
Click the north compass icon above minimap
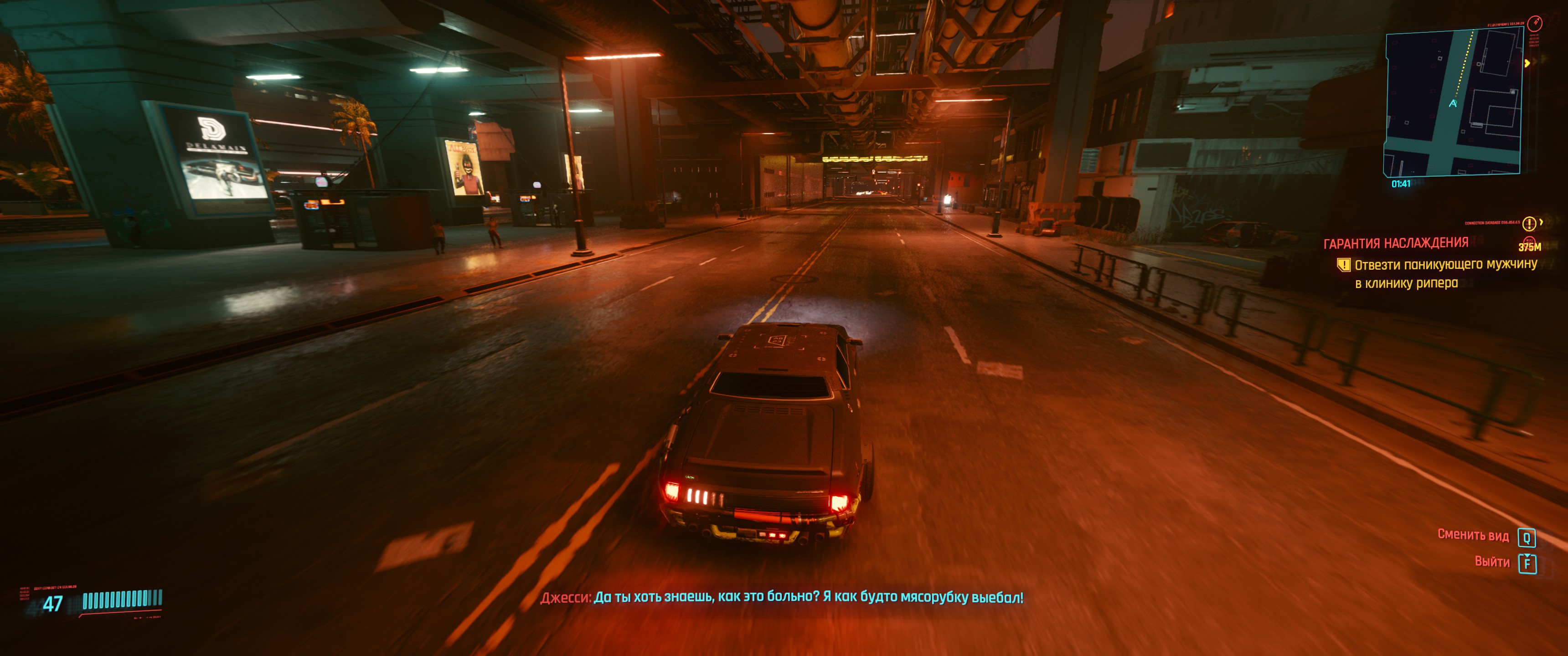pyautogui.click(x=1535, y=23)
